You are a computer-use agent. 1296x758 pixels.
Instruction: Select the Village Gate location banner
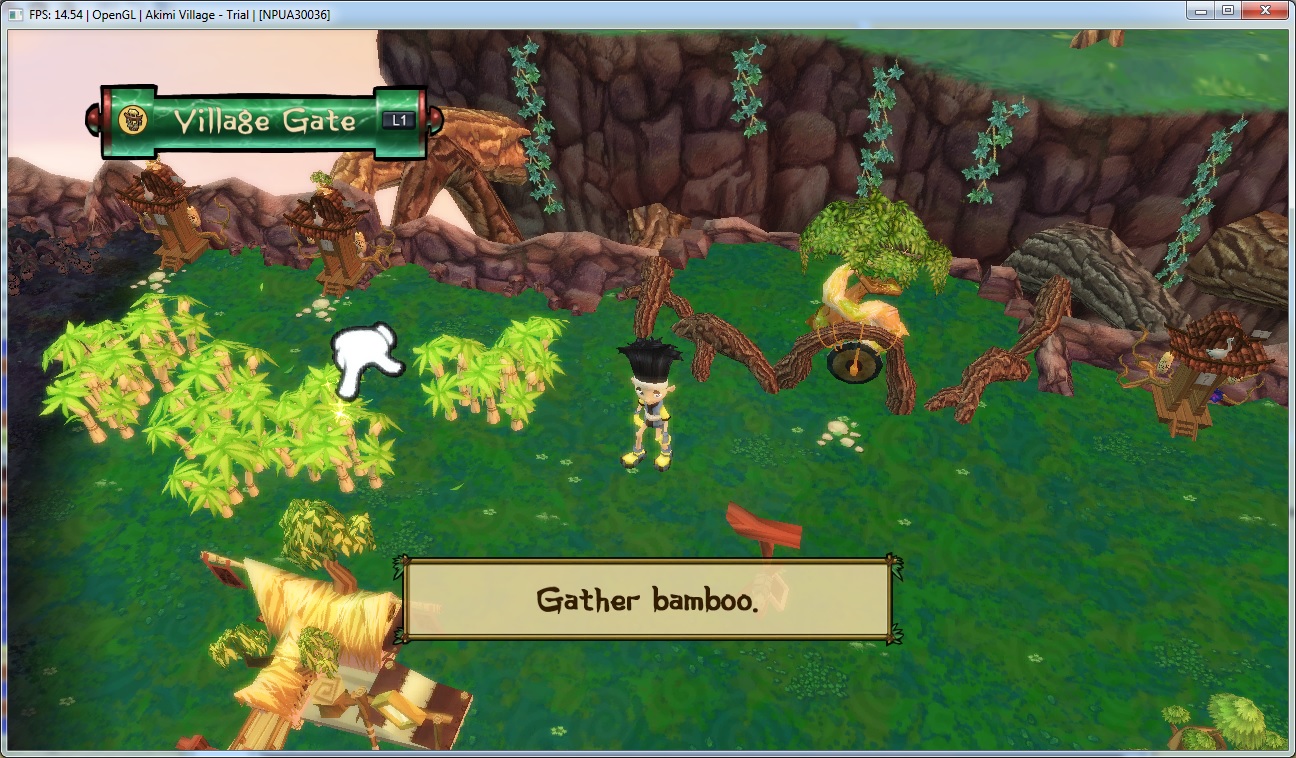264,121
